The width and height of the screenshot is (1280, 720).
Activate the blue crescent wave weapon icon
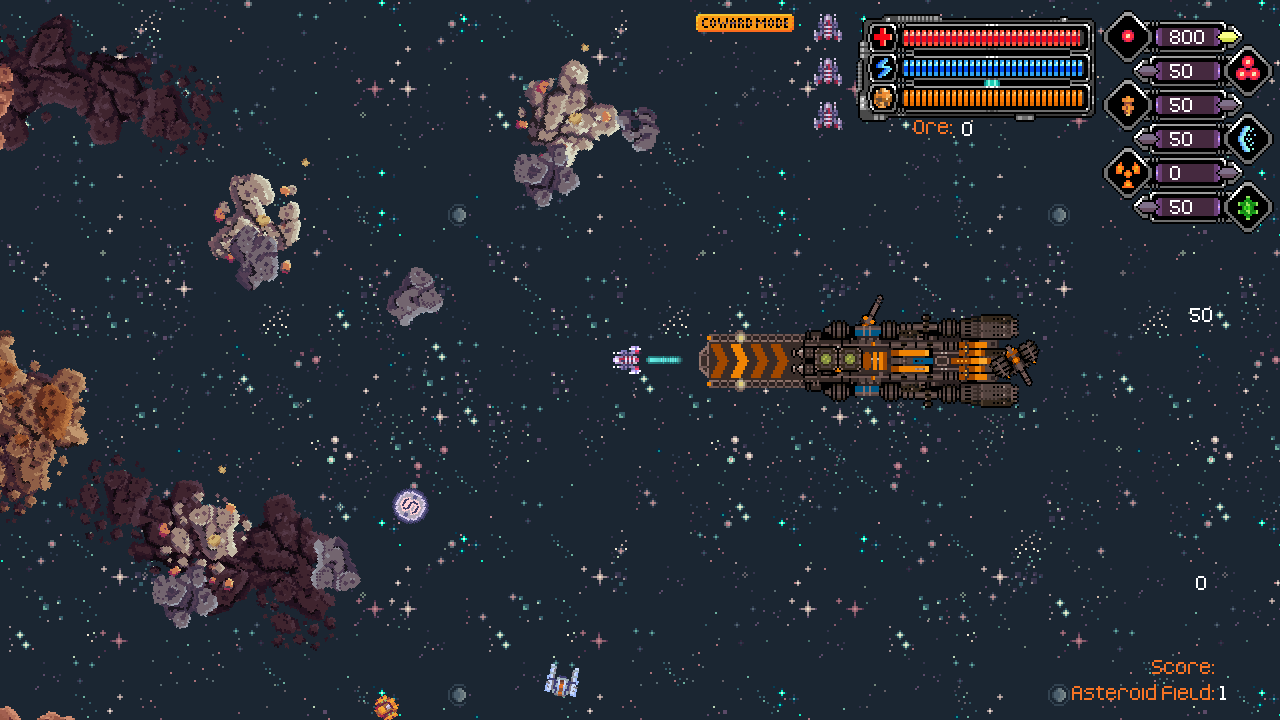1246,139
